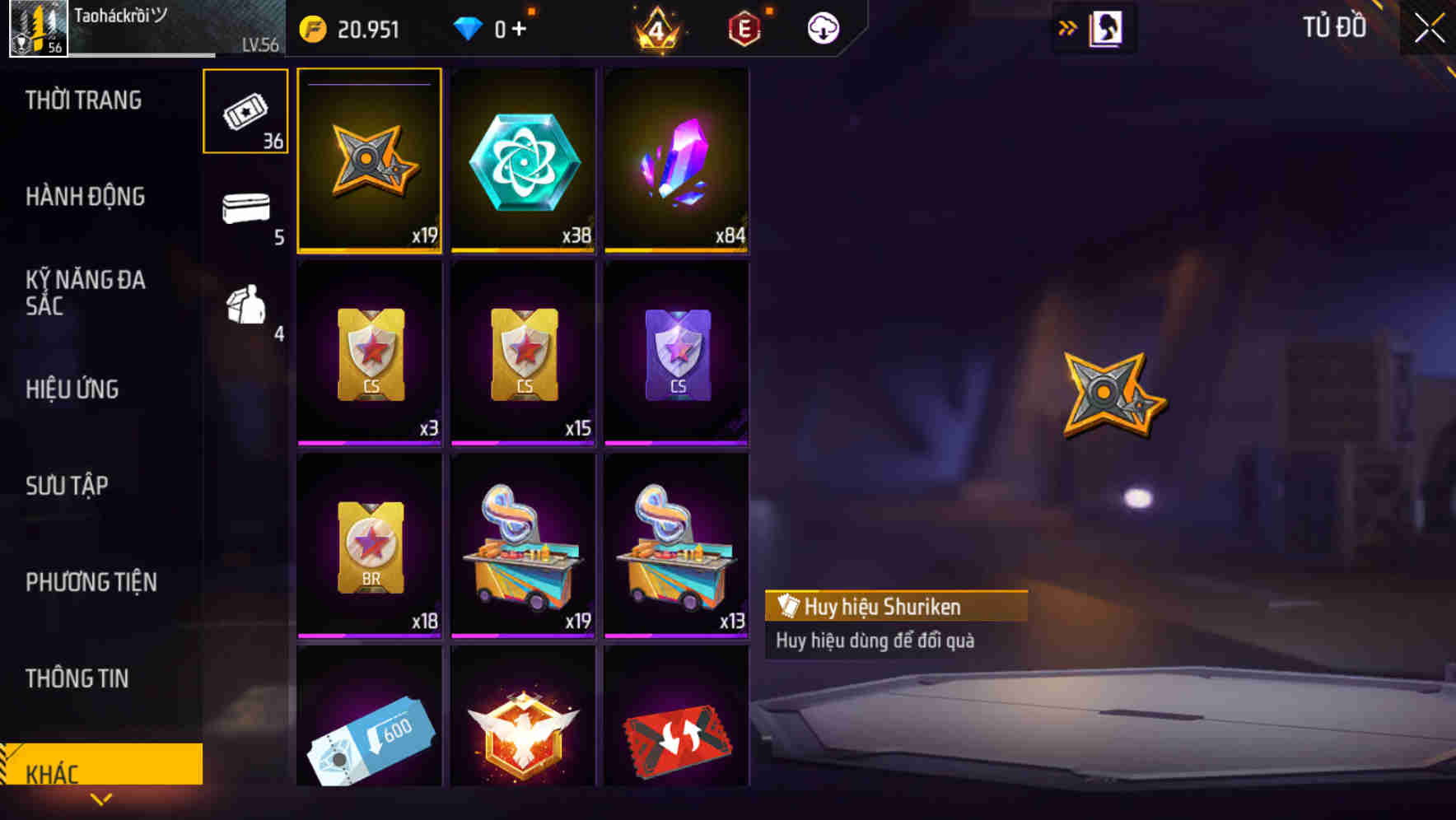Image resolution: width=1456 pixels, height=820 pixels.
Task: Select the x84 crystal shards thumbnail
Action: (677, 161)
